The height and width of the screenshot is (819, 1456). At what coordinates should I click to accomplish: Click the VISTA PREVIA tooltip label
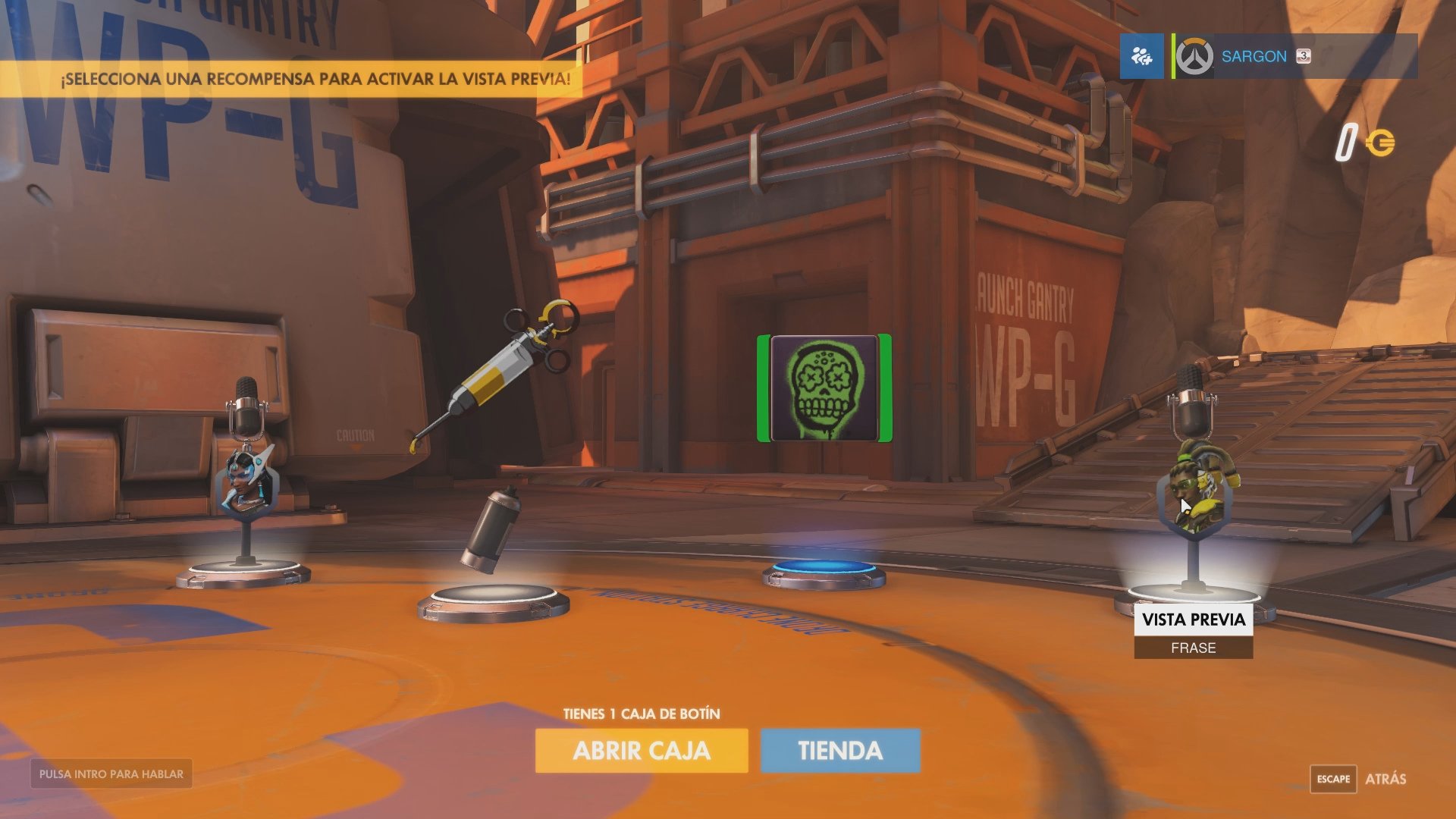1193,620
